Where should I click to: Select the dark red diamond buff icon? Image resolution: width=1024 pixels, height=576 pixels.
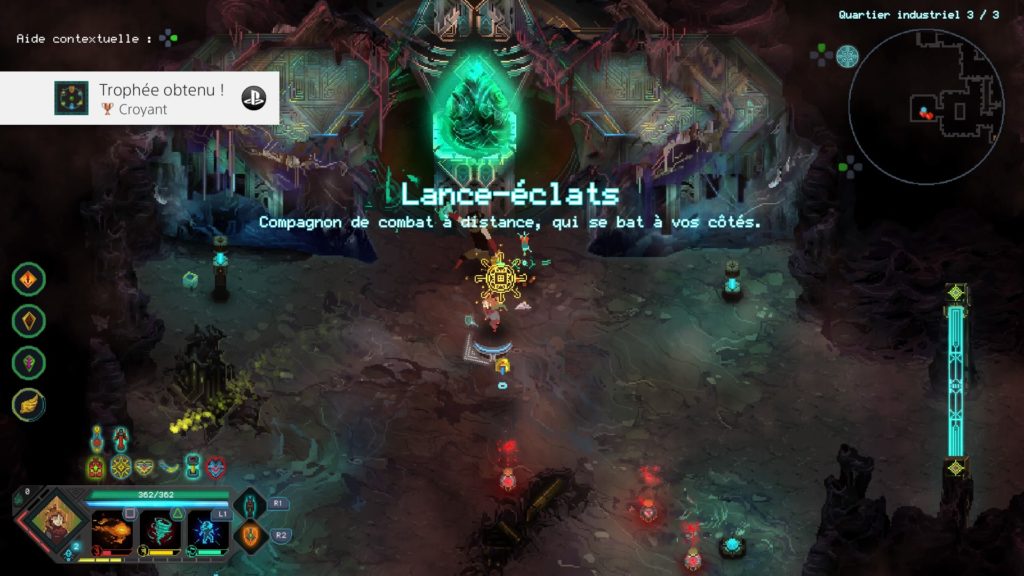(x=28, y=320)
